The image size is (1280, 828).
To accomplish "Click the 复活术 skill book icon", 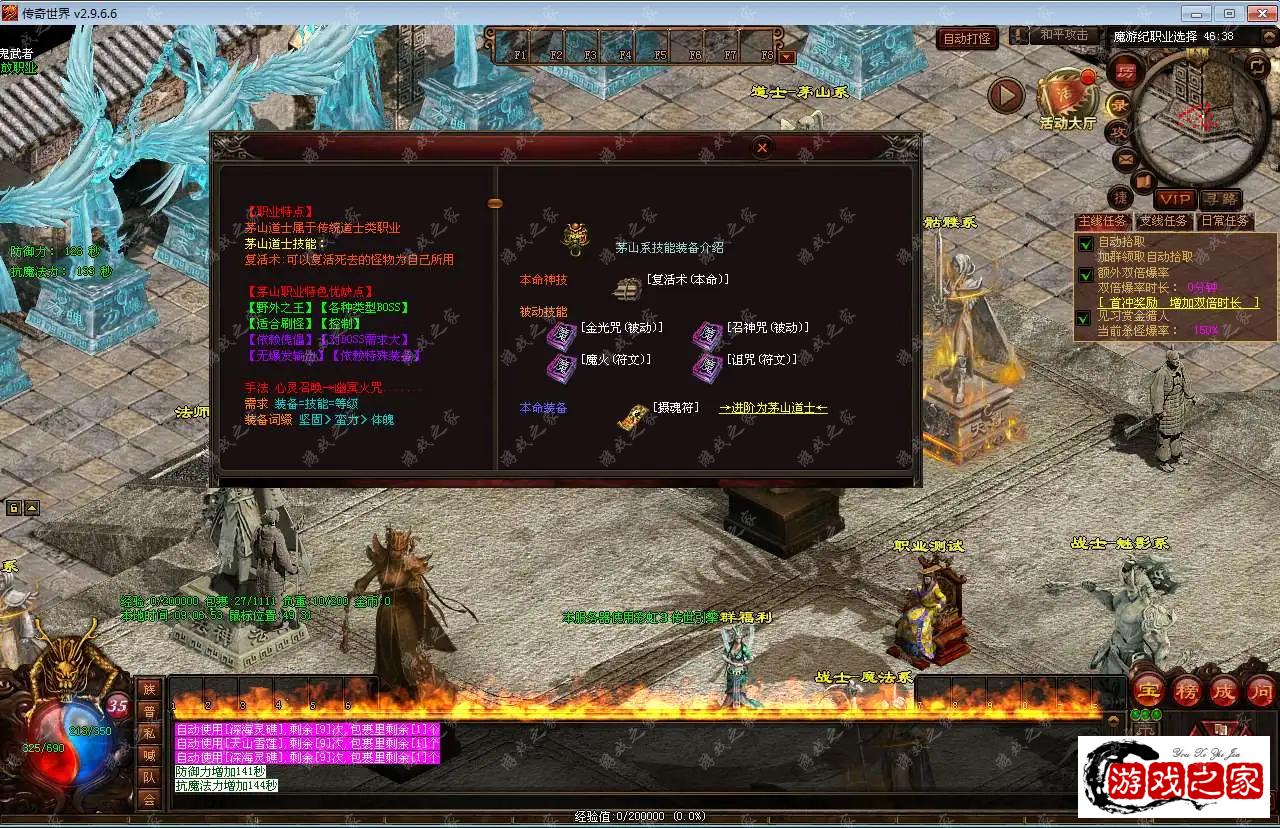I will (627, 289).
